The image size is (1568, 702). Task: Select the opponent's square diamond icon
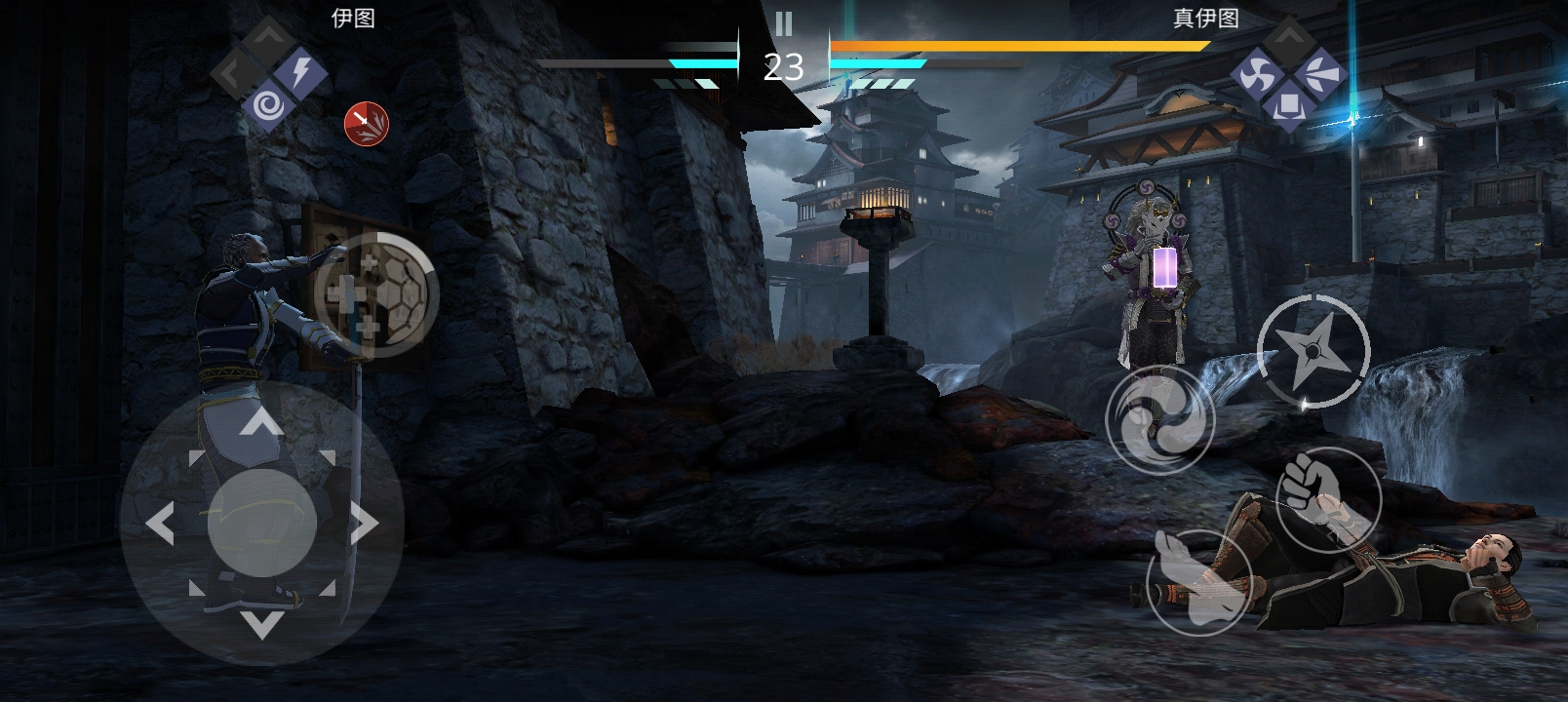(1289, 104)
